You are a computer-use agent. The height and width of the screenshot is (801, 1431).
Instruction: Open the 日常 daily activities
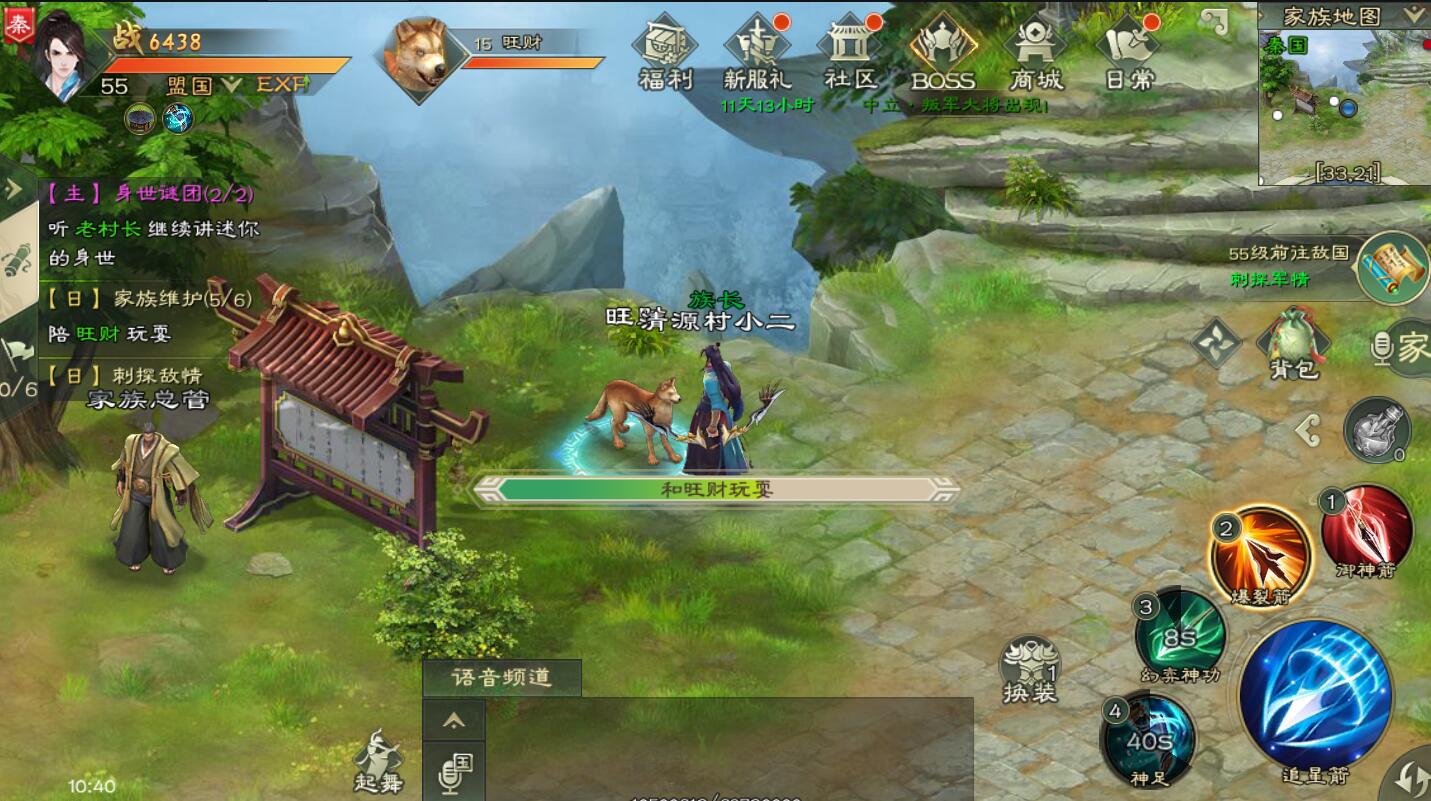1128,52
